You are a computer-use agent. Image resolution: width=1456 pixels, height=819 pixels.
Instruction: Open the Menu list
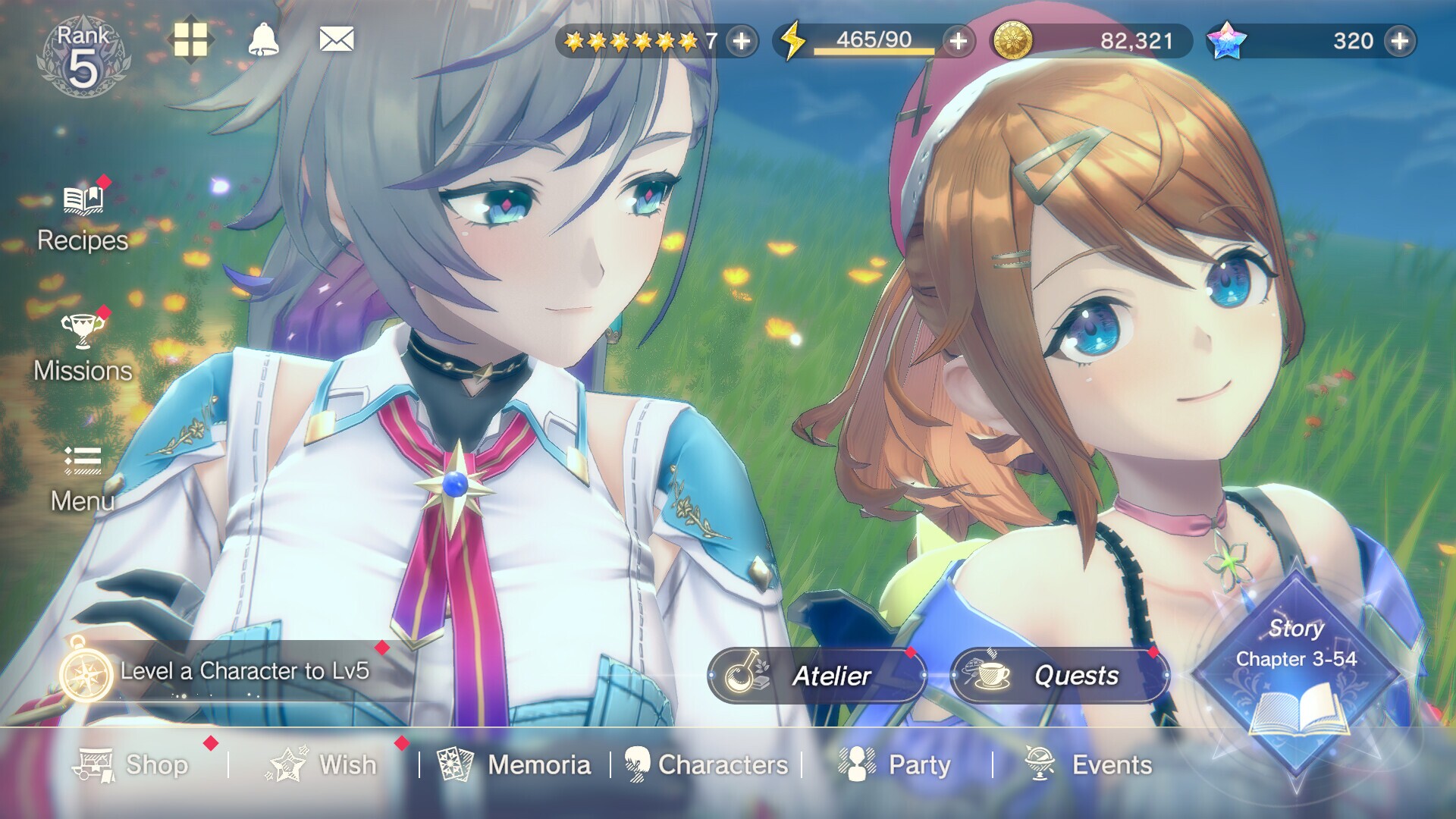(x=81, y=478)
